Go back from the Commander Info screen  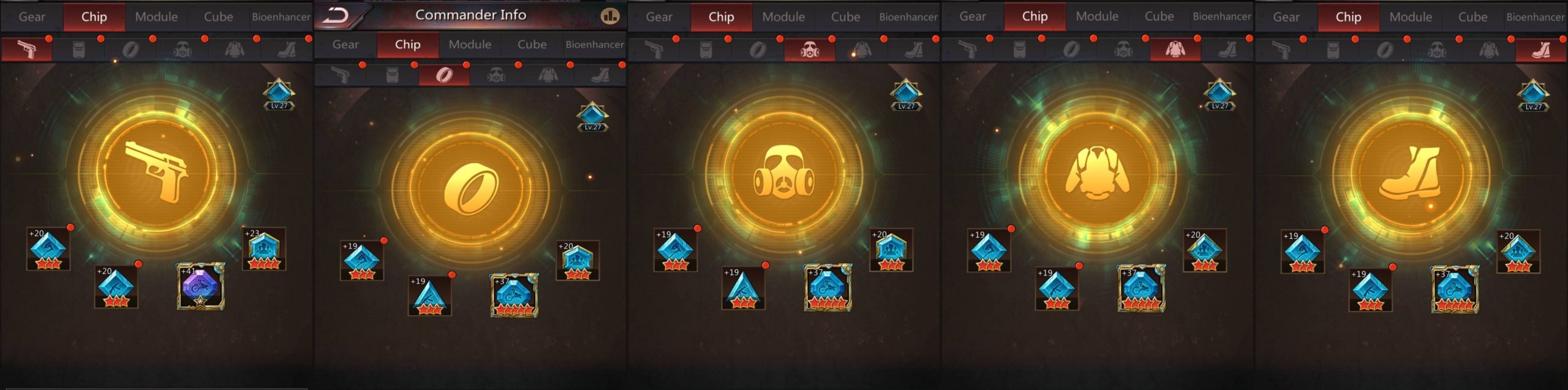click(336, 15)
